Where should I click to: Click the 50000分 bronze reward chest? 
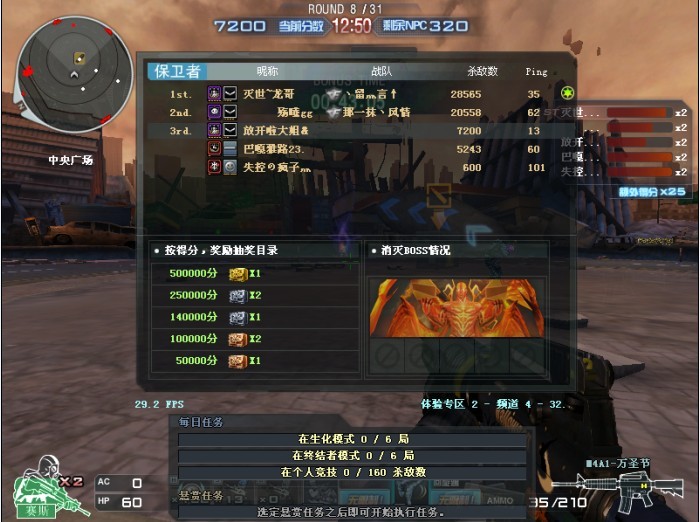click(x=237, y=360)
